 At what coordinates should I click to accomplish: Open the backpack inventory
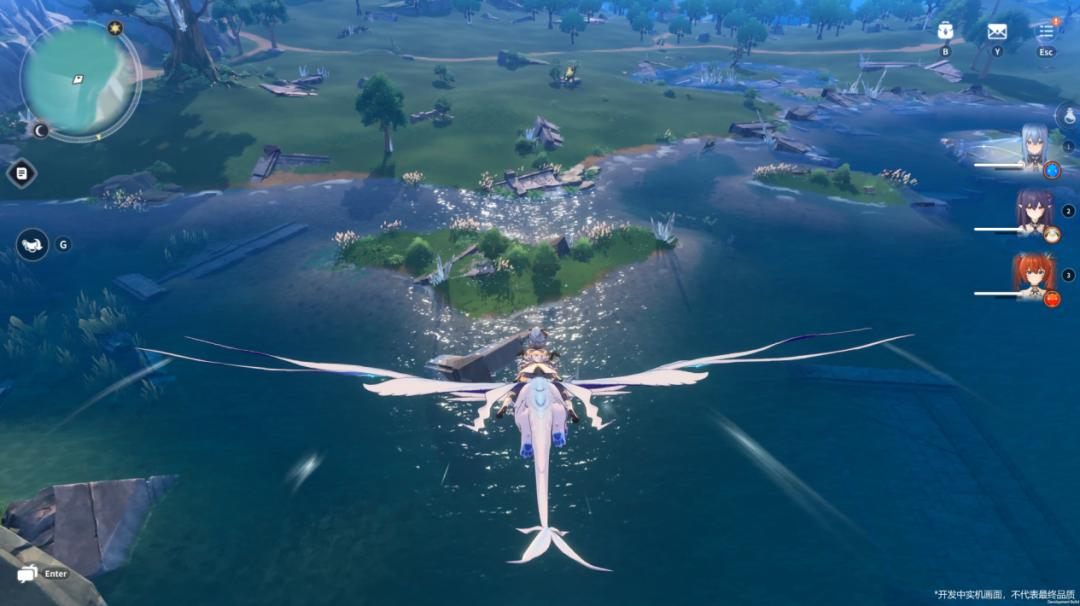(945, 31)
